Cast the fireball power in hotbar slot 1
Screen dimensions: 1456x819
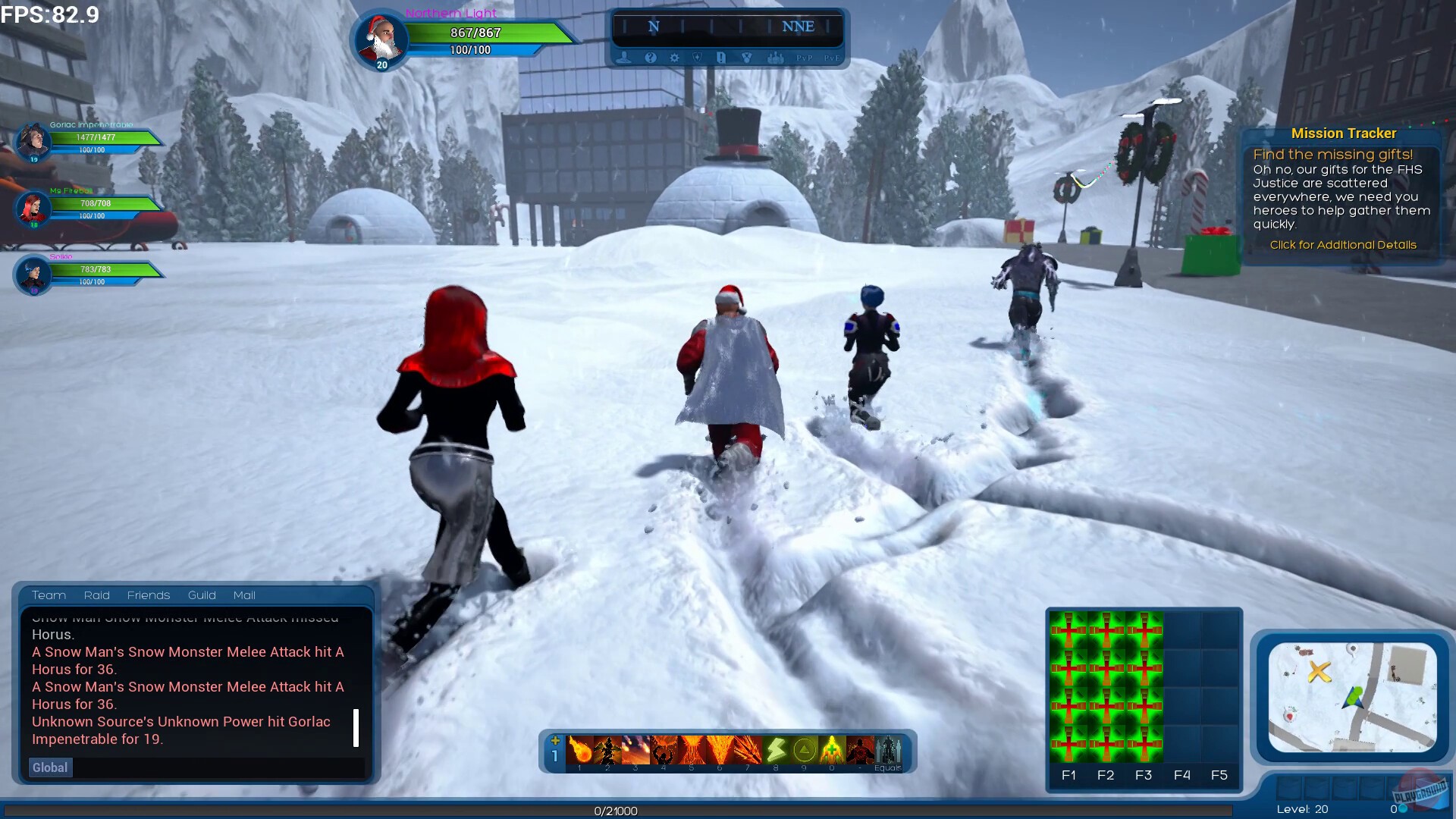coord(579,749)
